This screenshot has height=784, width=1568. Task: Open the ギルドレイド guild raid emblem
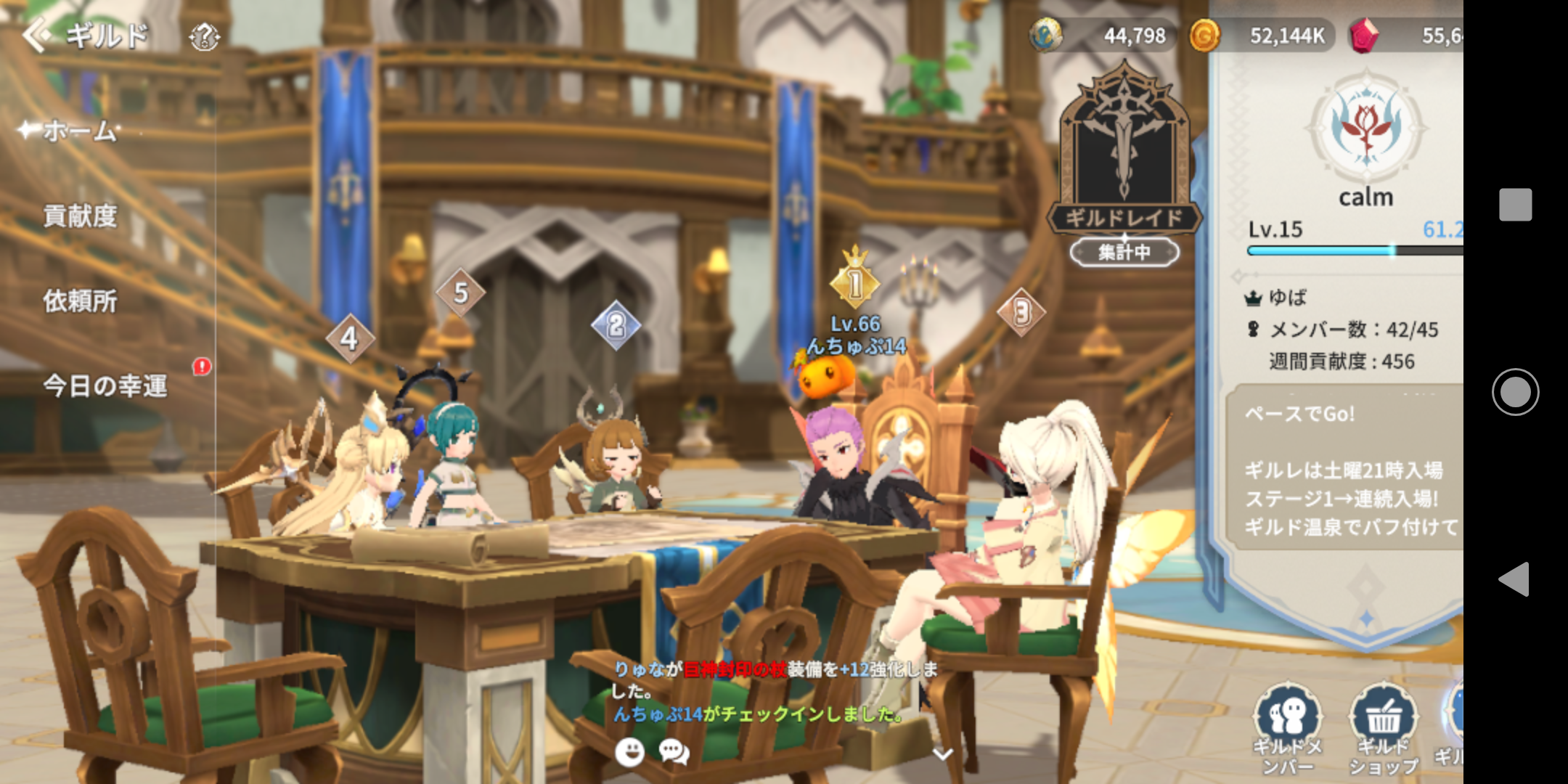point(1124,152)
